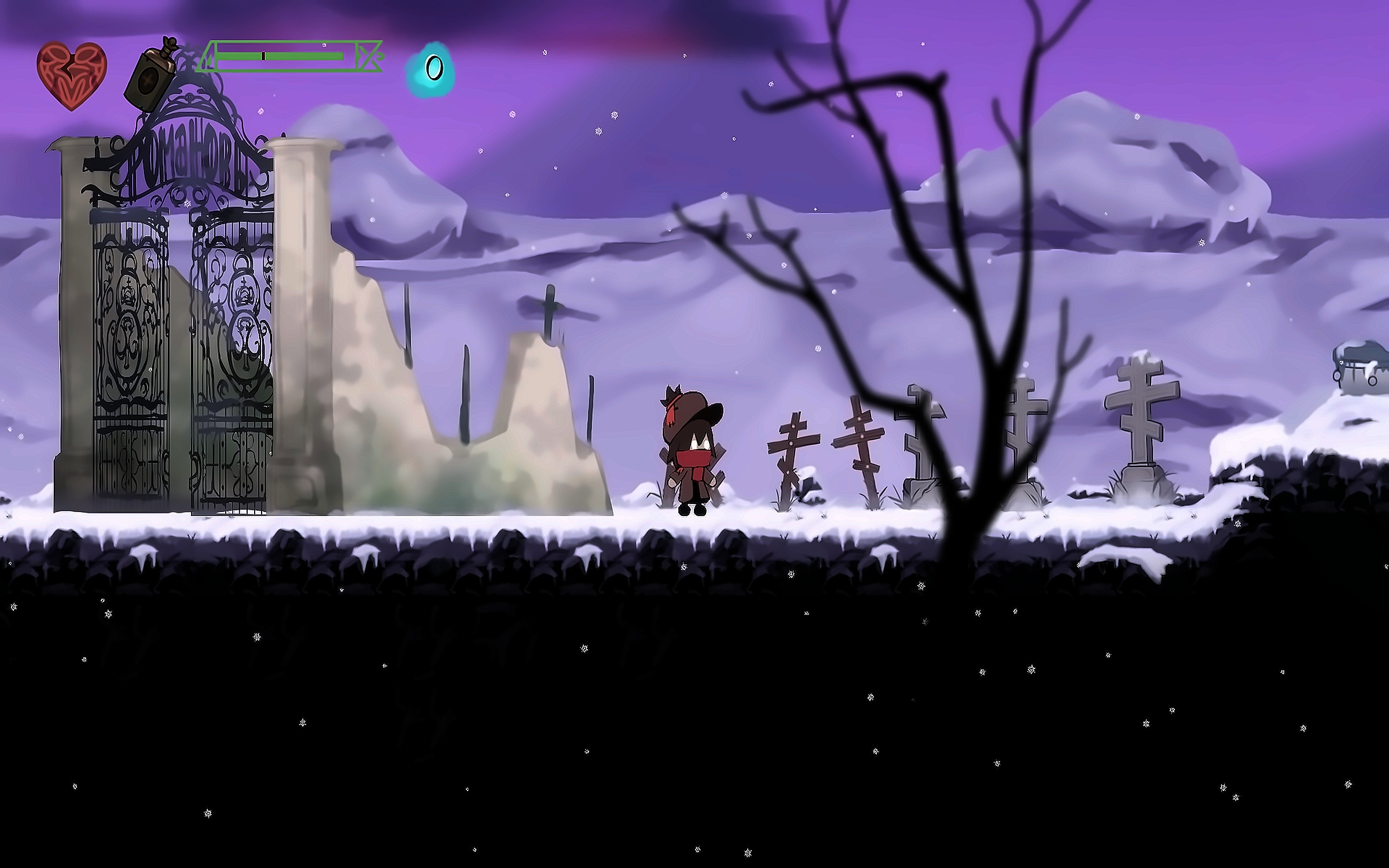
Task: Click the glowing blue soul orb icon
Action: click(x=431, y=70)
